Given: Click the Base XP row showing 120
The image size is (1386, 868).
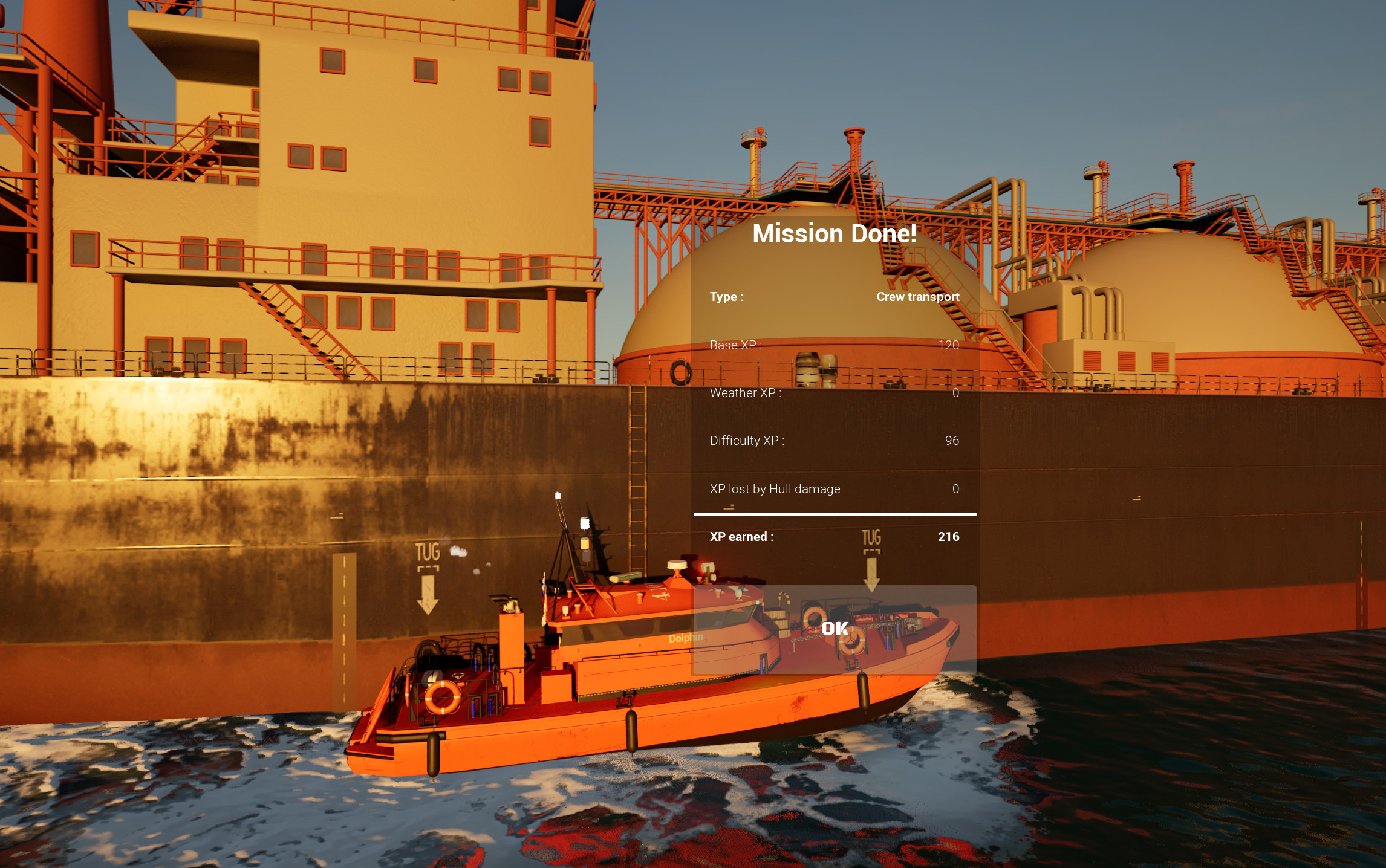Looking at the screenshot, I should pyautogui.click(x=835, y=345).
